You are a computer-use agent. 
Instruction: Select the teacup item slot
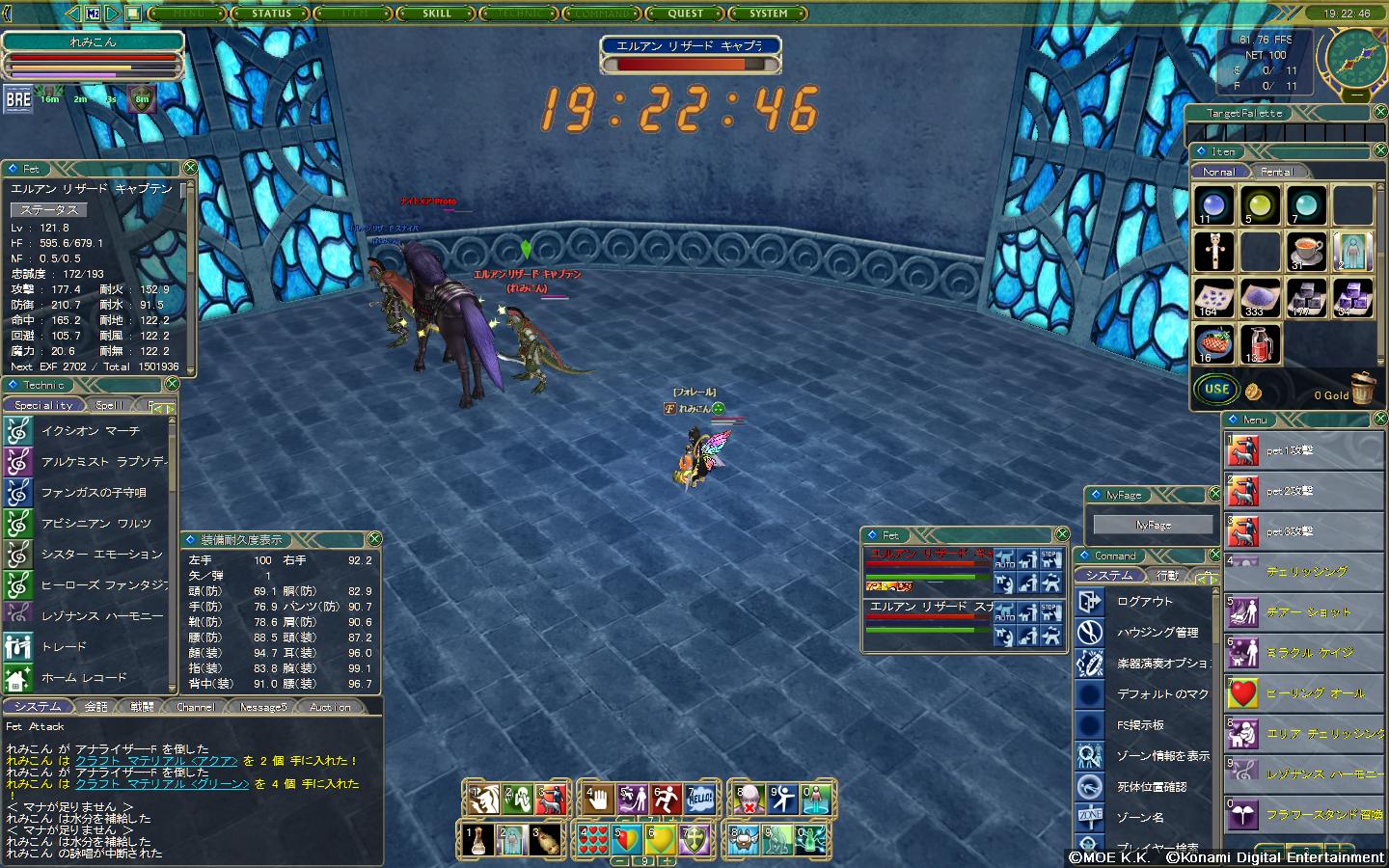tap(1306, 252)
